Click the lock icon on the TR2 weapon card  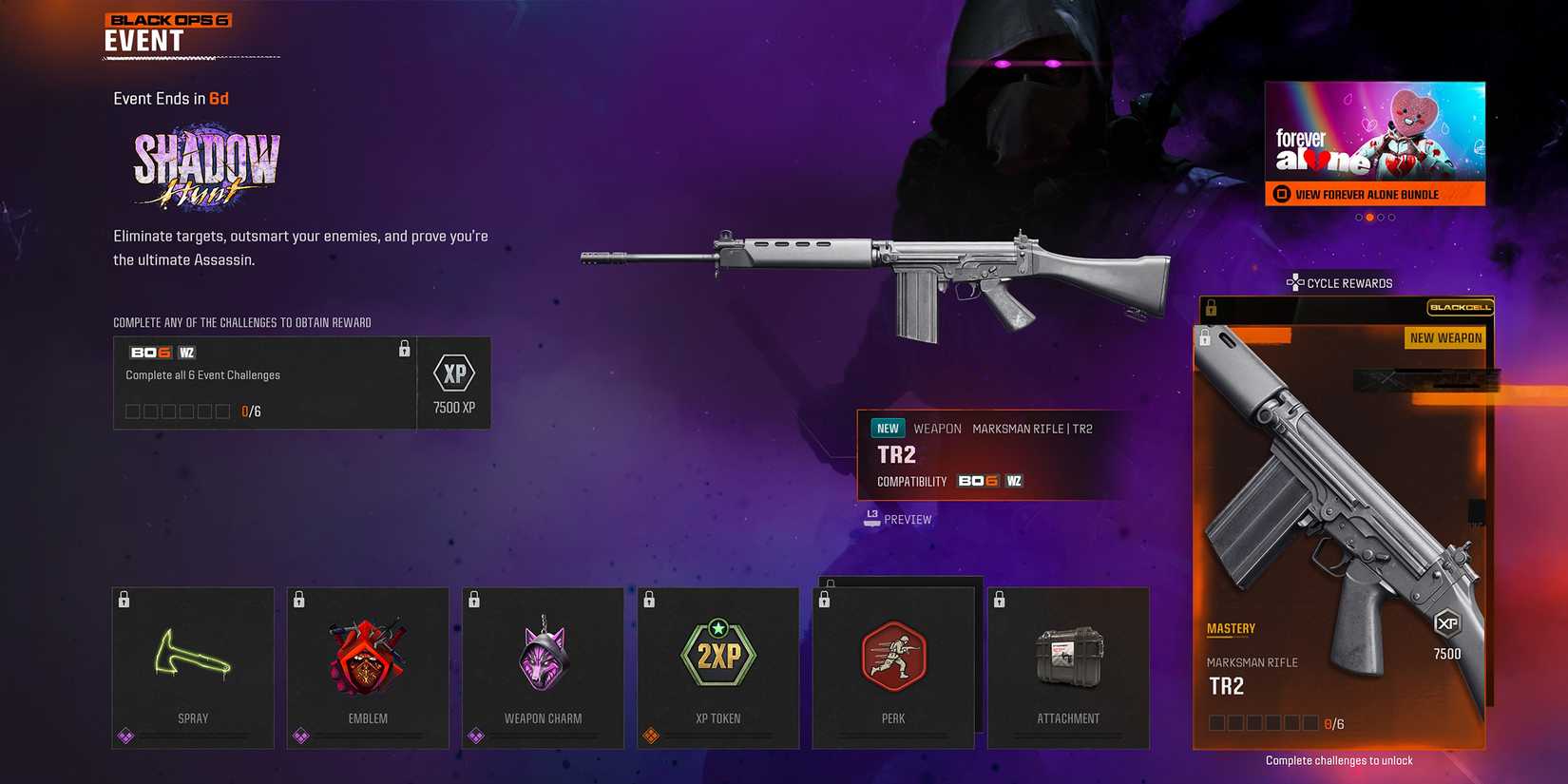[1206, 336]
